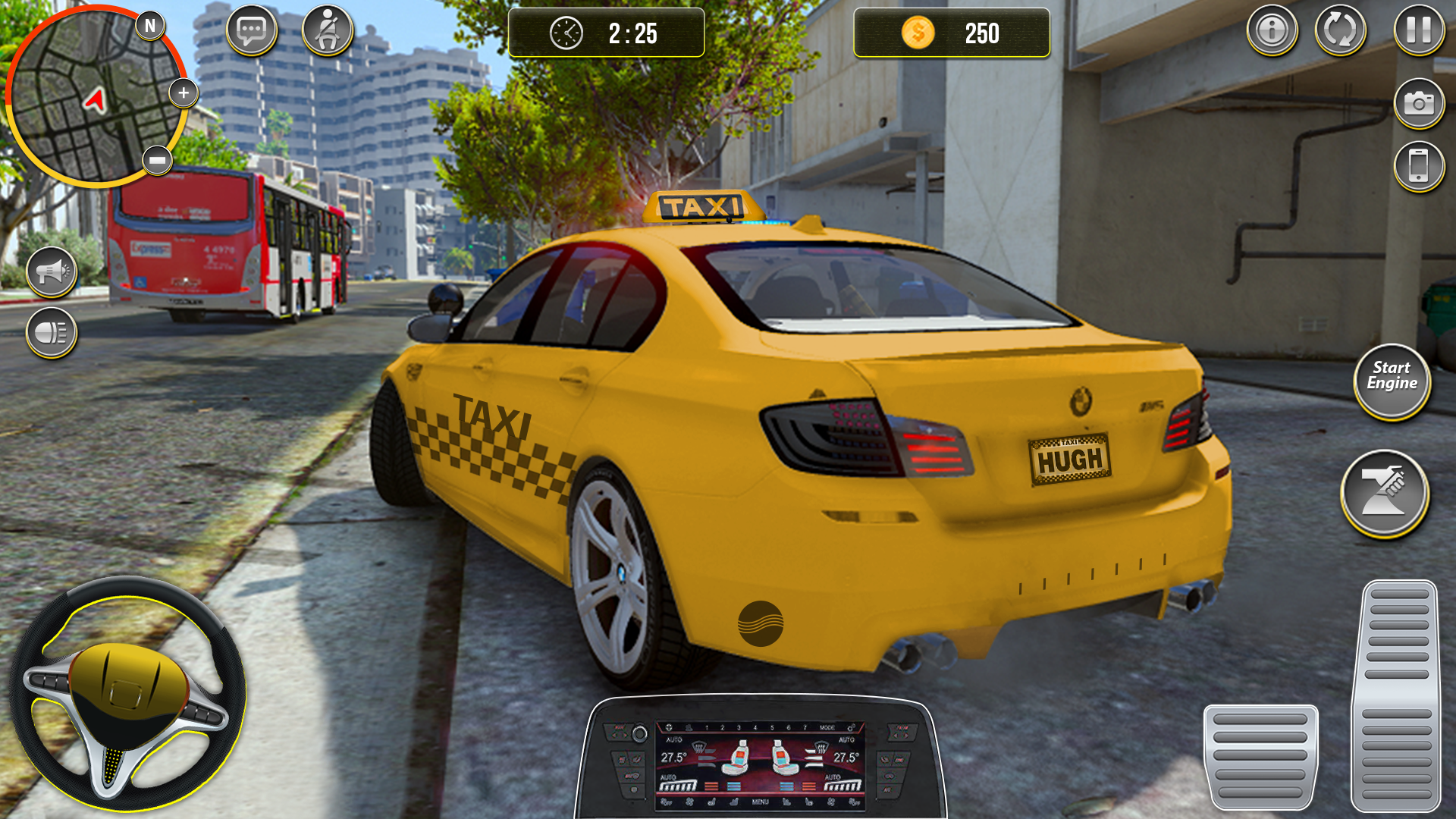Viewport: 1456px width, 819px height.
Task: Toggle the headlights button
Action: 52,332
